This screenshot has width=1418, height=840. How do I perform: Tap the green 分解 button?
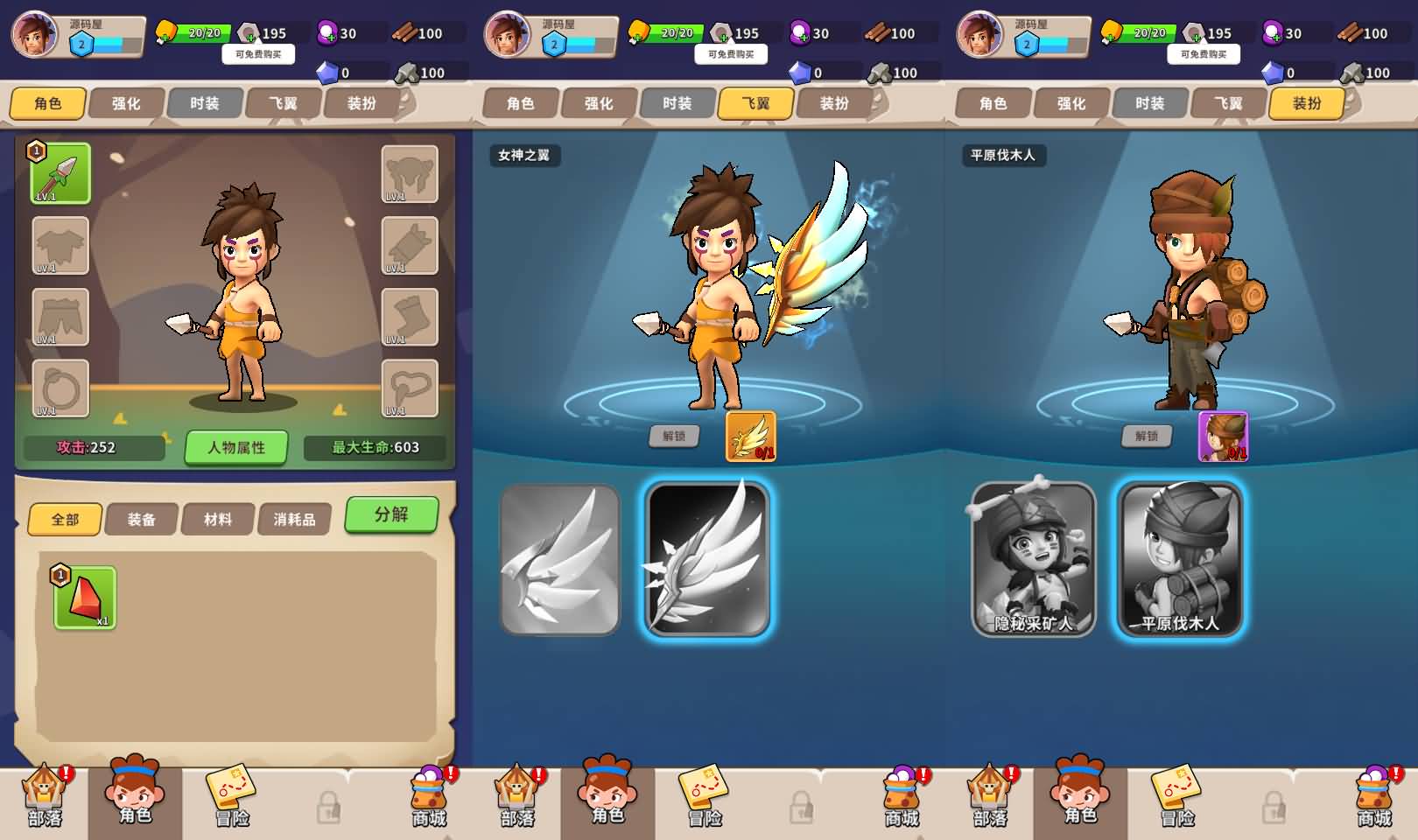[x=391, y=514]
